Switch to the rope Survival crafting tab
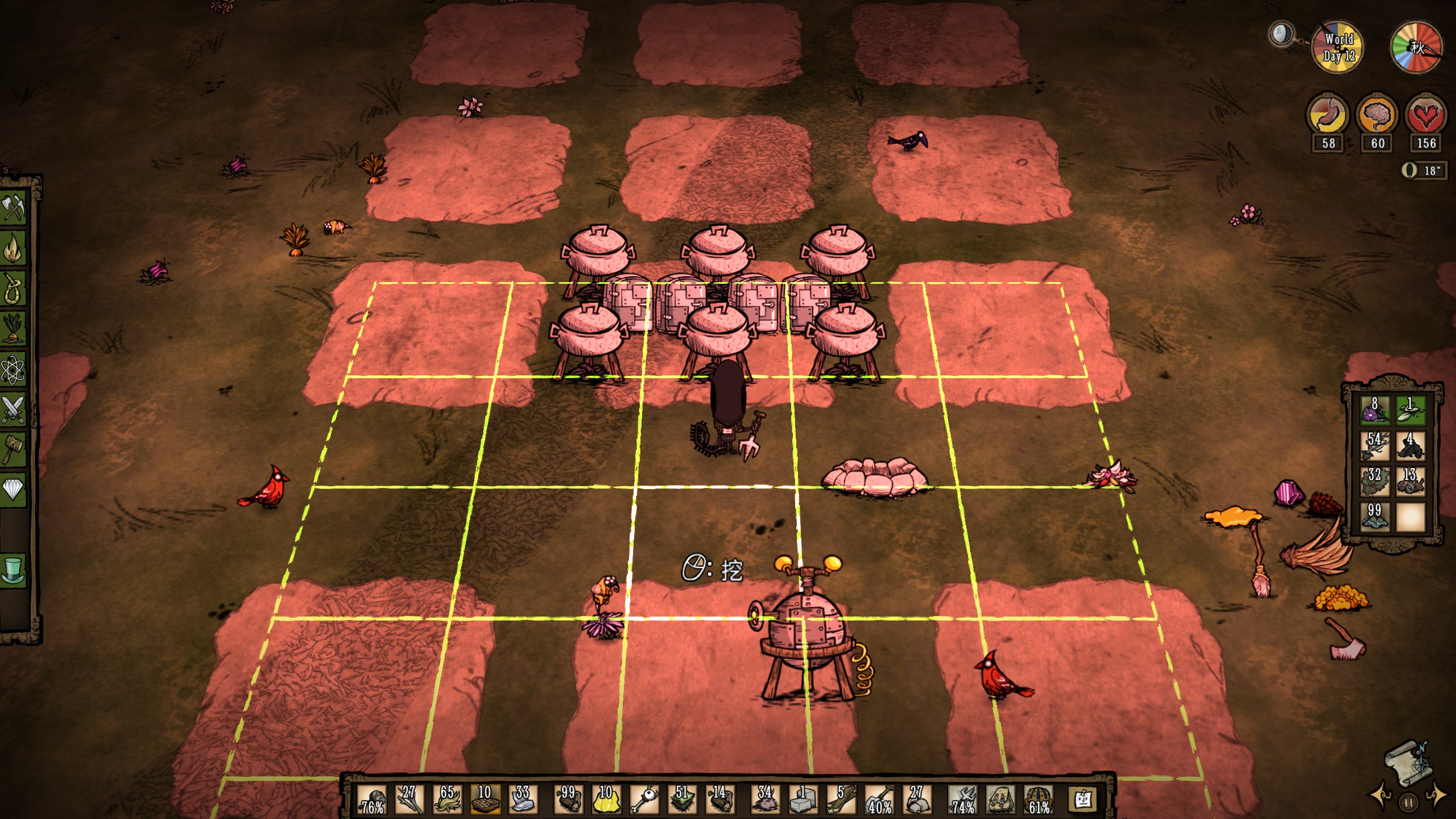 point(14,288)
